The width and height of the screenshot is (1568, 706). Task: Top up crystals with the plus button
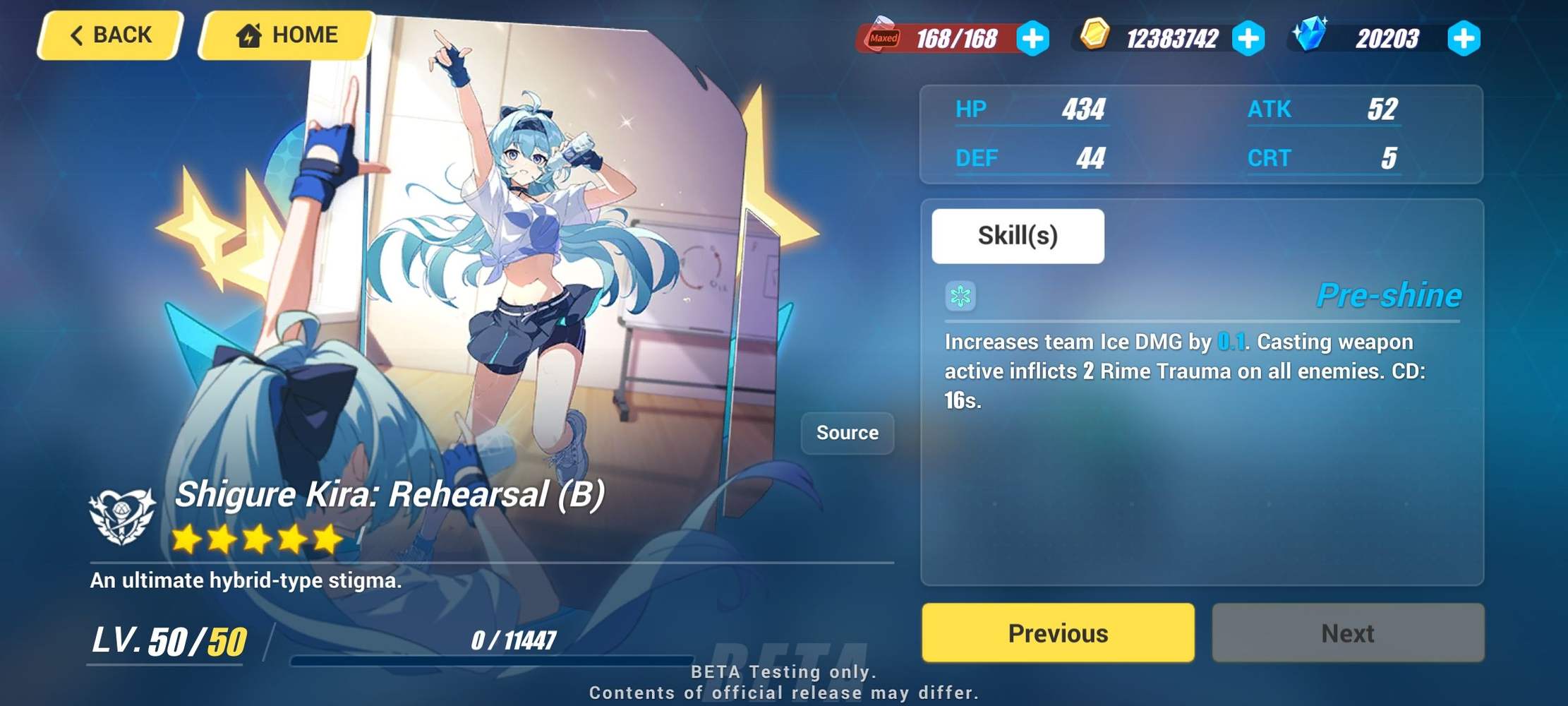tap(1465, 39)
